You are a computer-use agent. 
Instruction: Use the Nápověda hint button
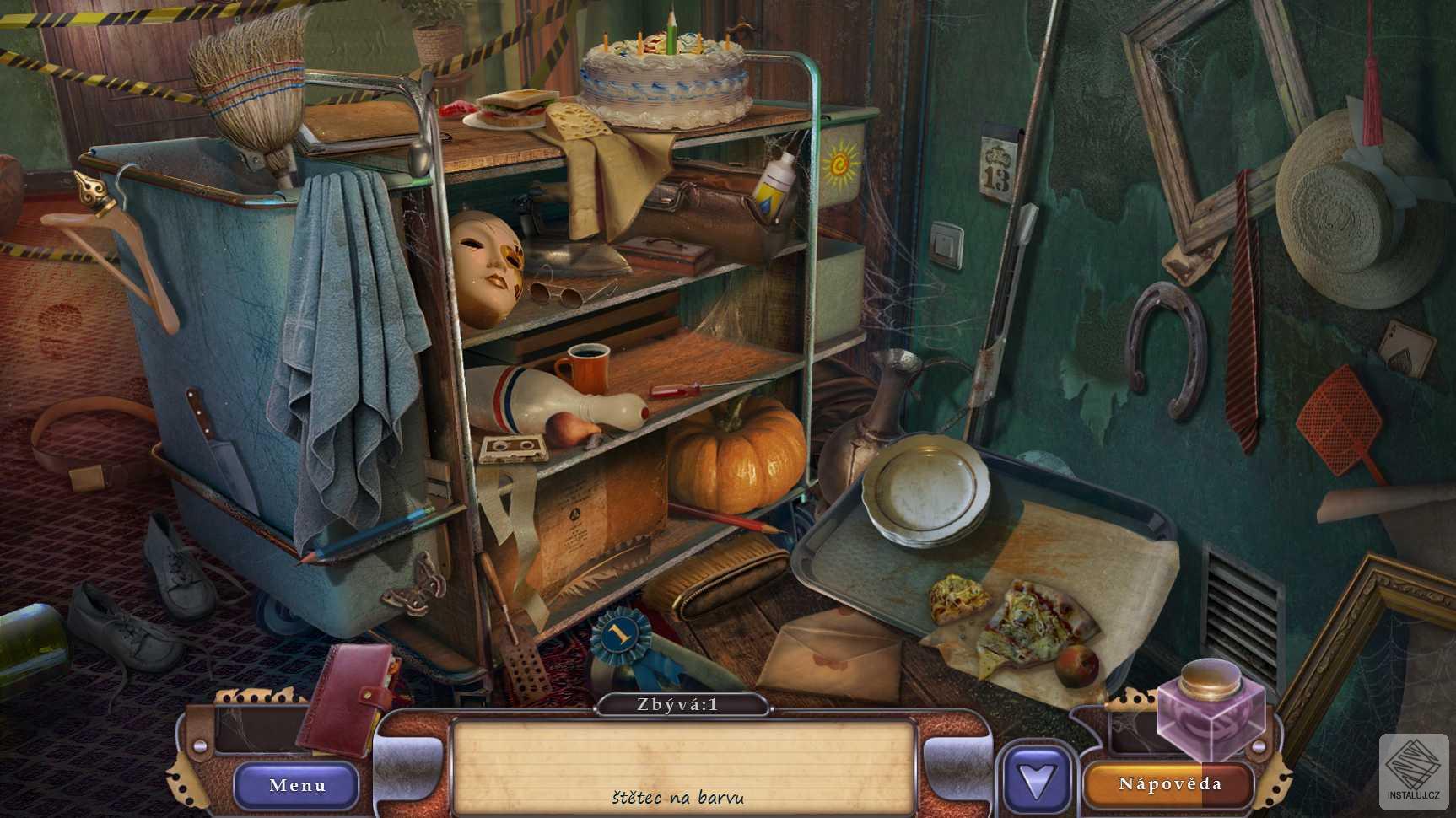point(1169,784)
